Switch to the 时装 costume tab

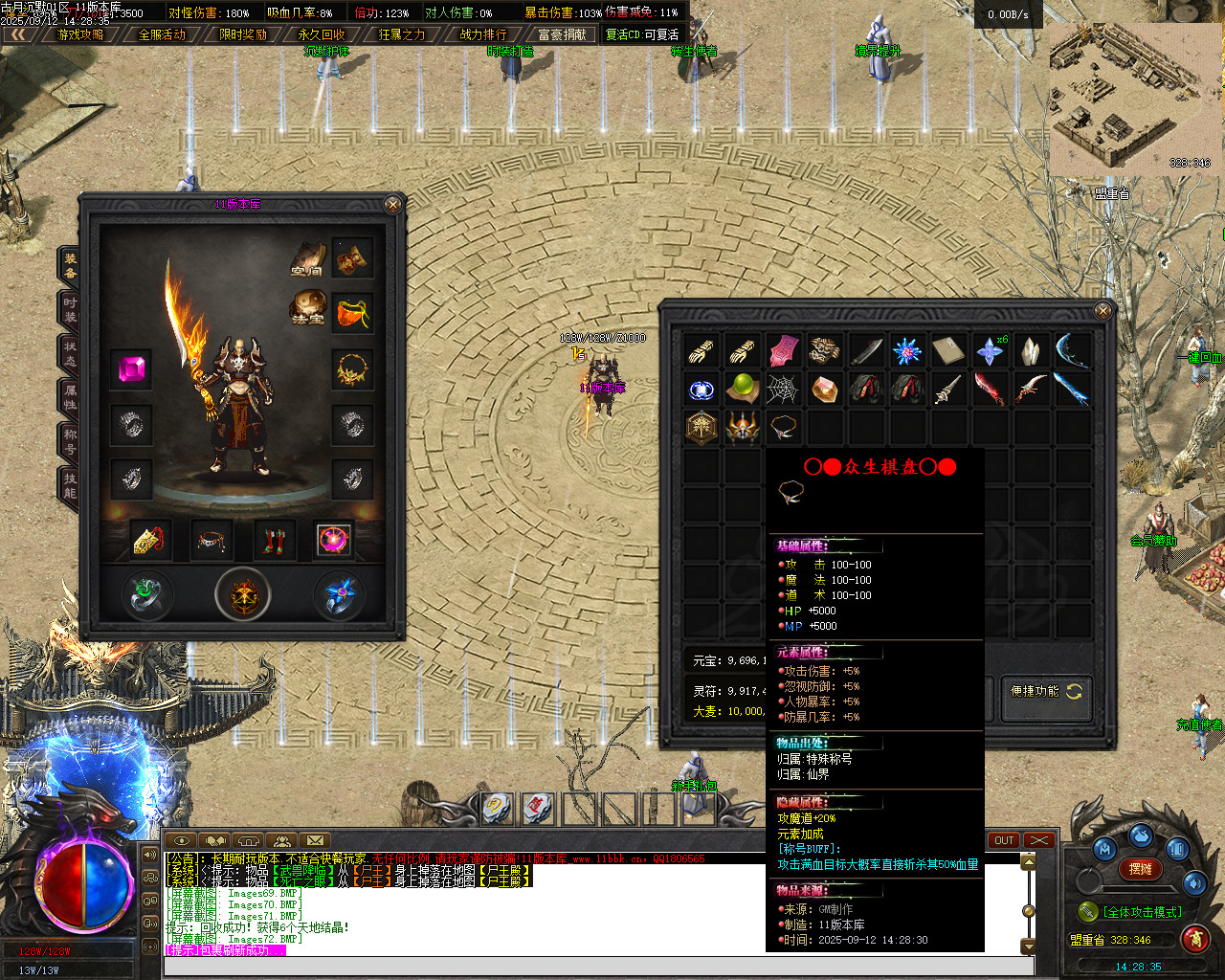click(70, 309)
